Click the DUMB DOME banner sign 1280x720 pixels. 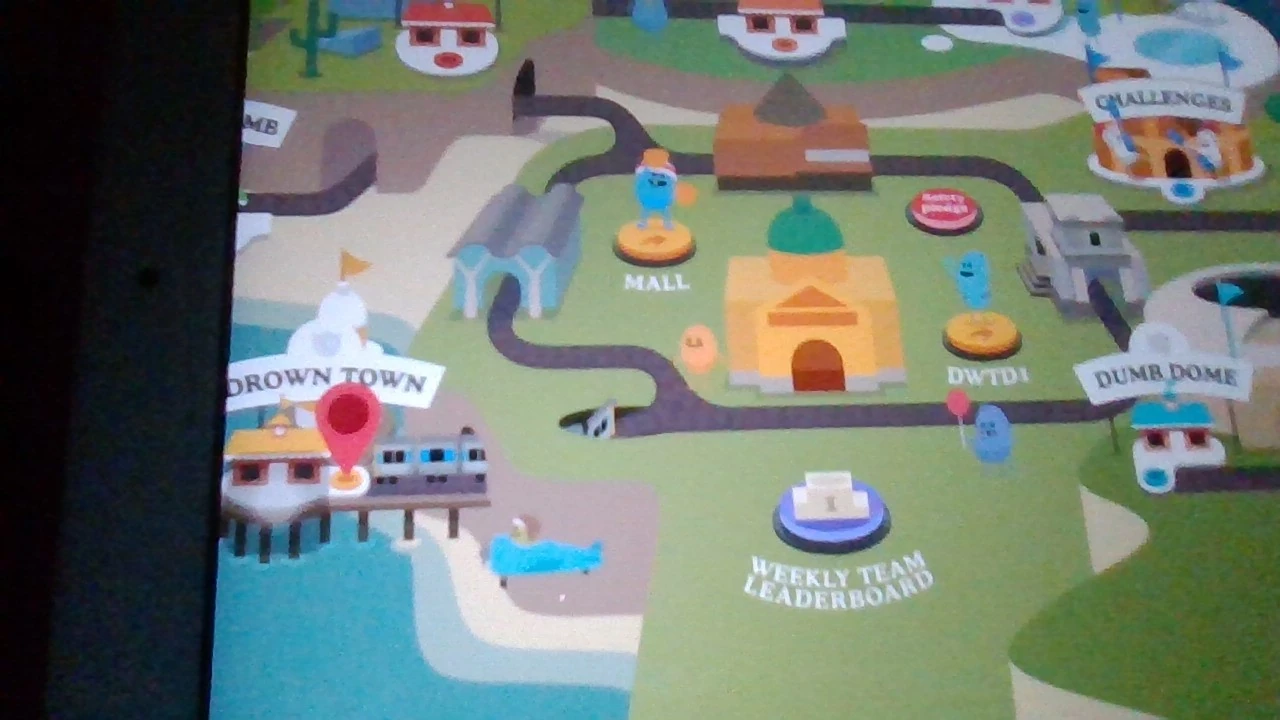[1163, 375]
